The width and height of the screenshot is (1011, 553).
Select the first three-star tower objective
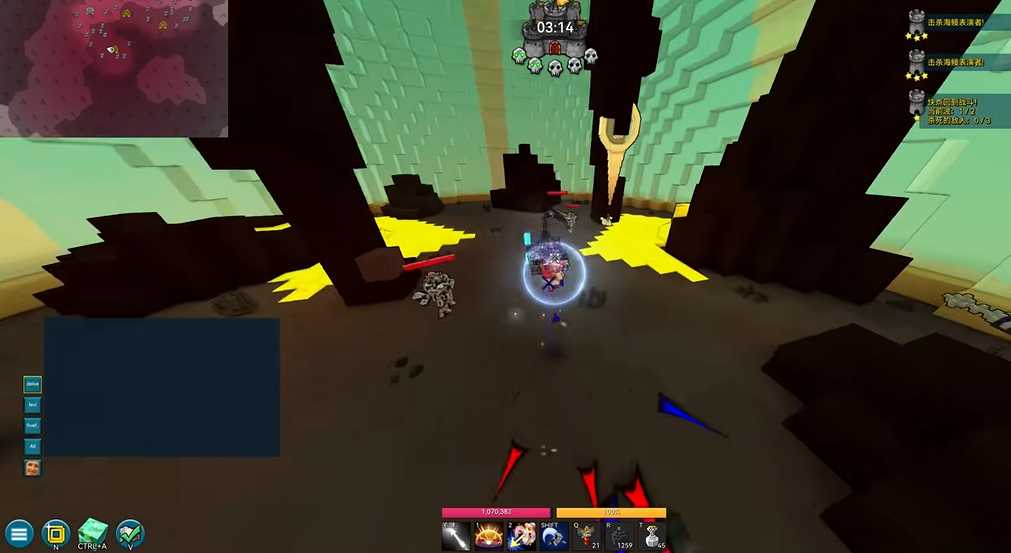point(916,24)
